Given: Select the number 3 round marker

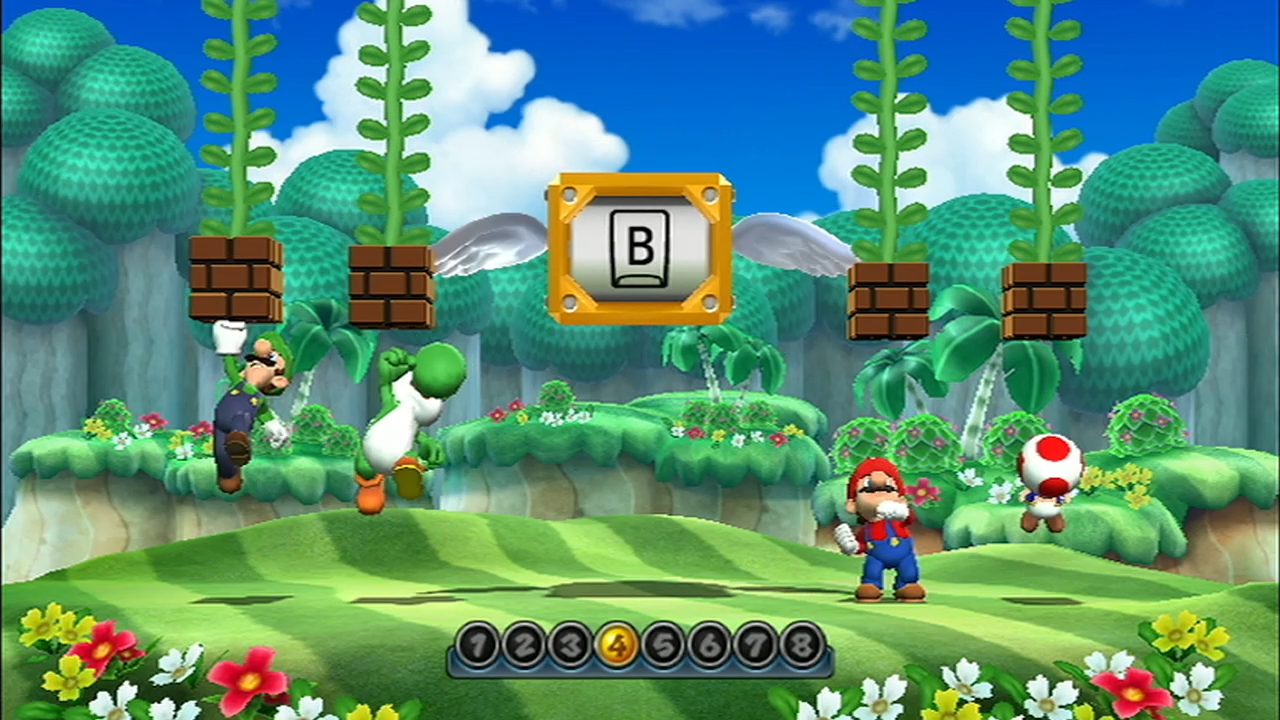Looking at the screenshot, I should (x=569, y=645).
